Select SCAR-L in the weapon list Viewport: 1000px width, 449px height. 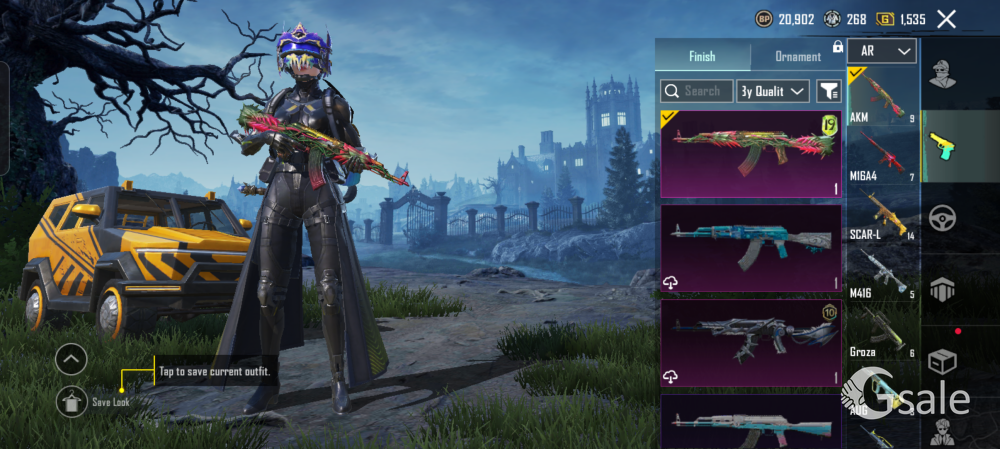click(x=882, y=215)
